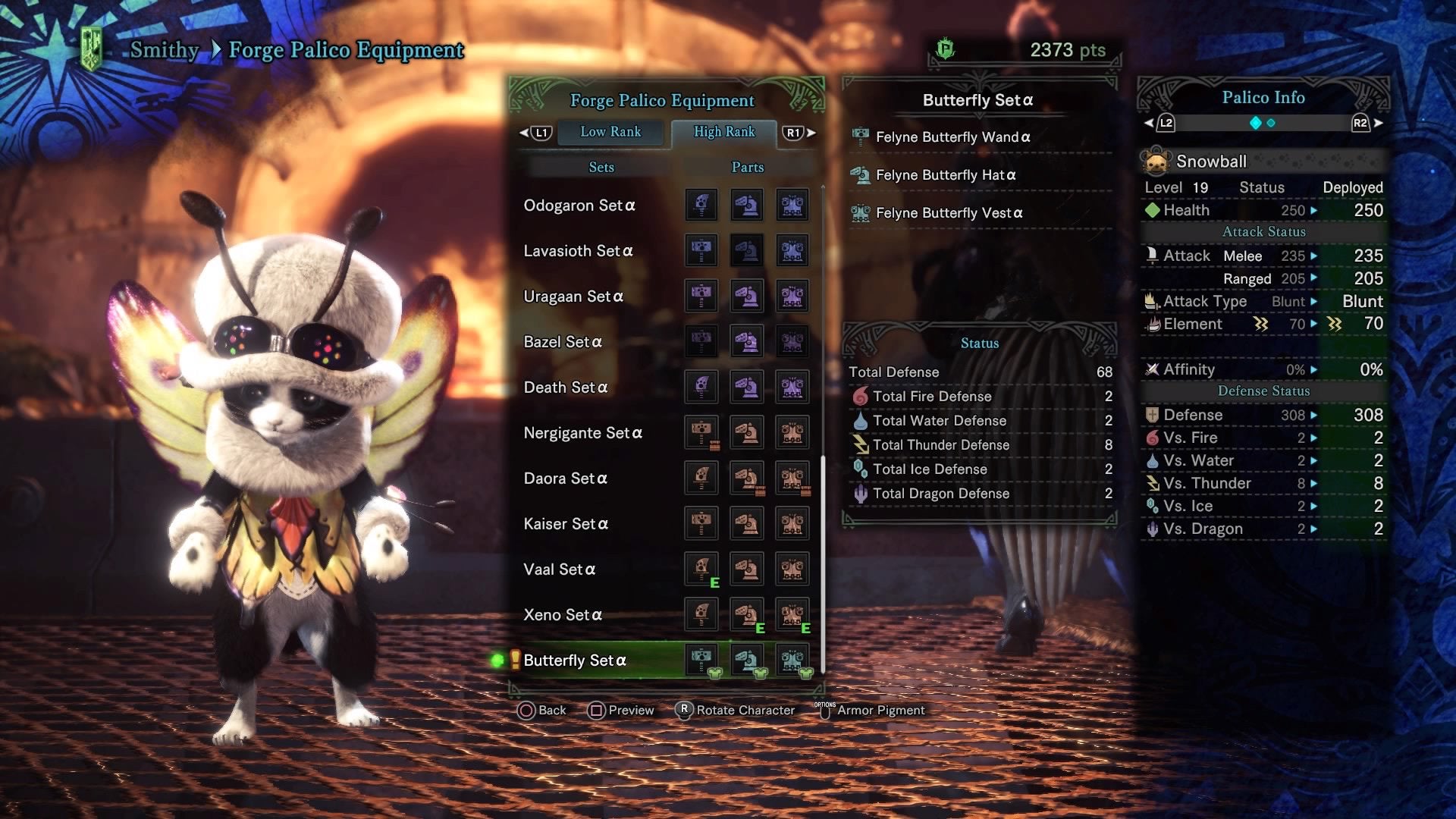
Task: Choose the Felyne Butterfly Hat α item
Action: [945, 175]
